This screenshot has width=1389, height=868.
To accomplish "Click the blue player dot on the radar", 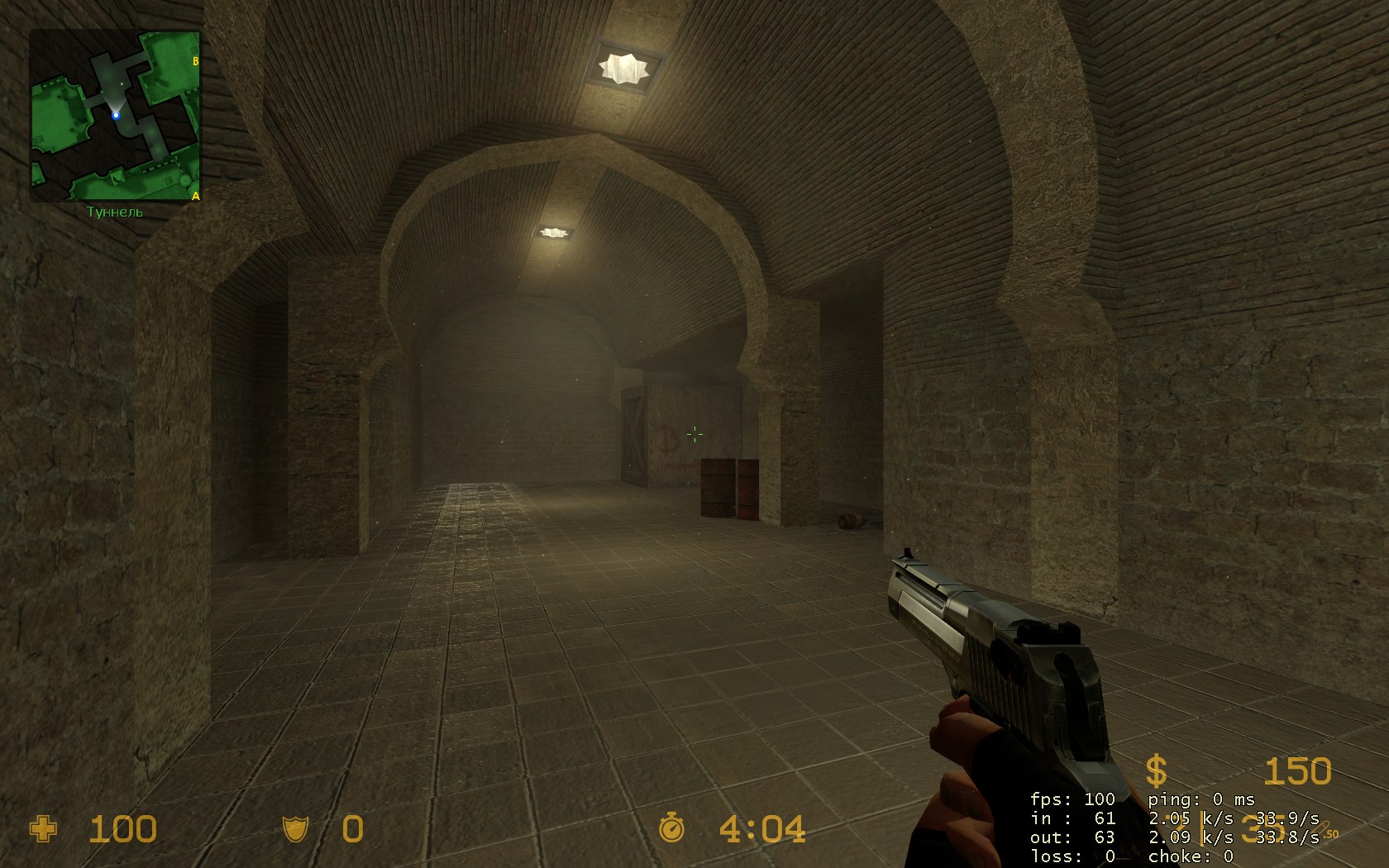I will 116,116.
